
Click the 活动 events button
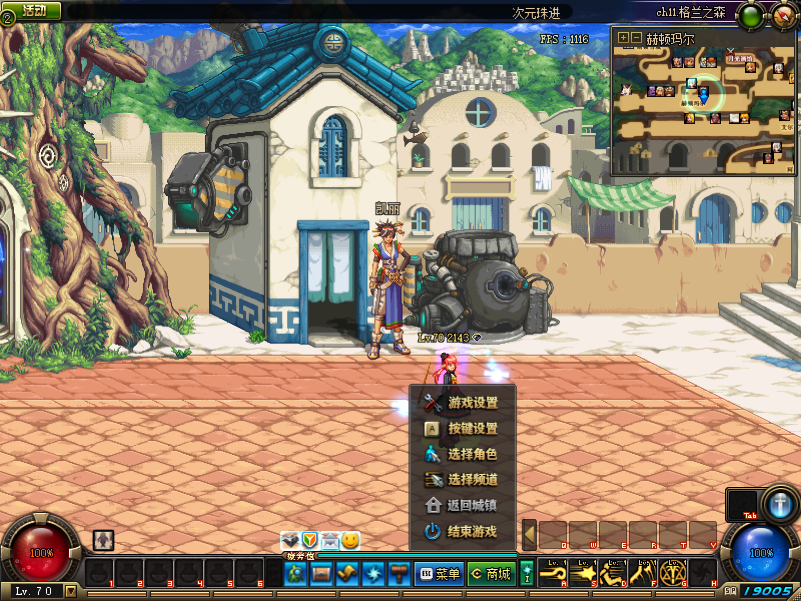(33, 10)
